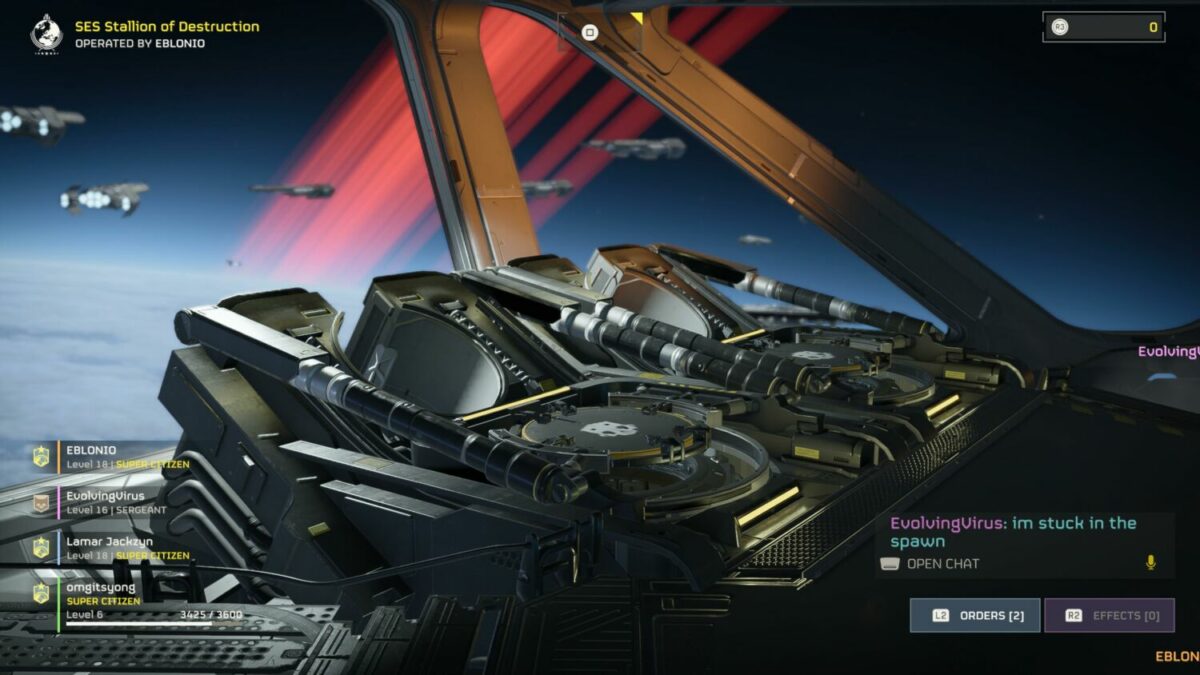Open the EFFECTS panel
The width and height of the screenshot is (1200, 675).
click(x=1109, y=615)
